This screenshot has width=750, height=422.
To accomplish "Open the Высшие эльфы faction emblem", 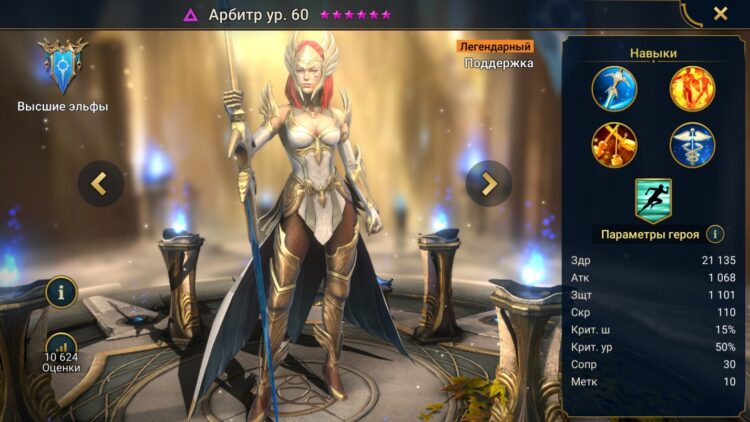I will [61, 67].
